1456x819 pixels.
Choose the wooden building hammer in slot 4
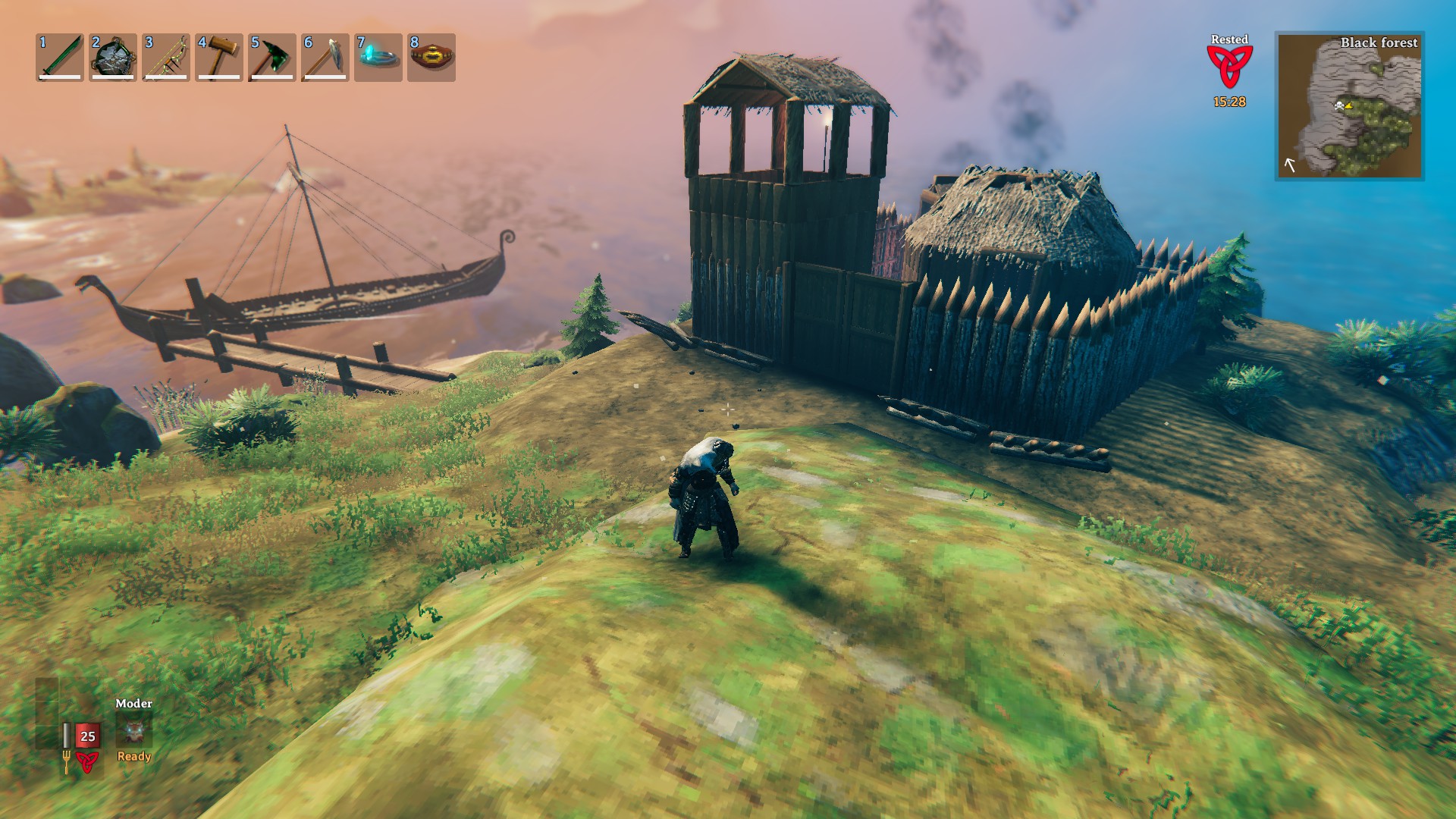(x=219, y=57)
